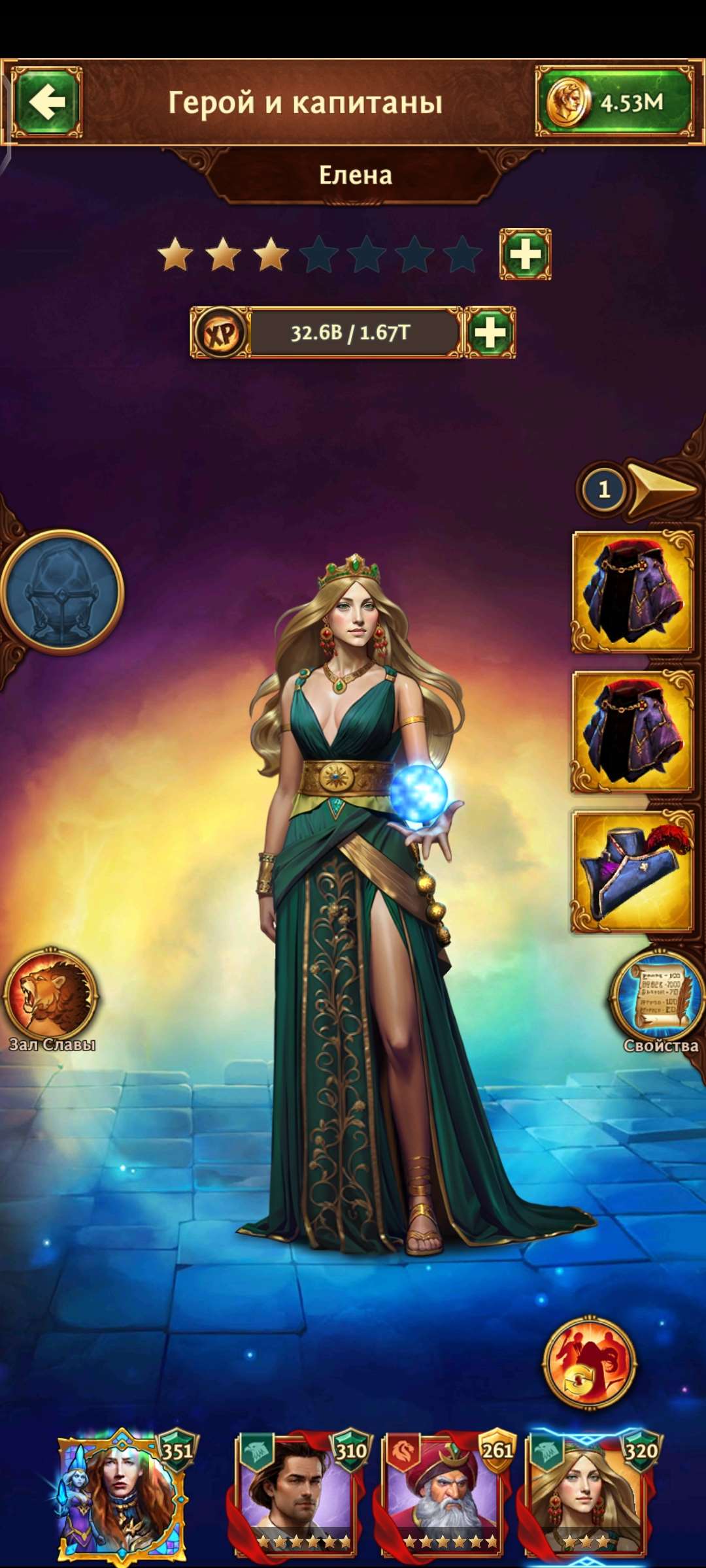Select the red-haired hero portrait level 351
The image size is (706, 1568).
[121, 1495]
